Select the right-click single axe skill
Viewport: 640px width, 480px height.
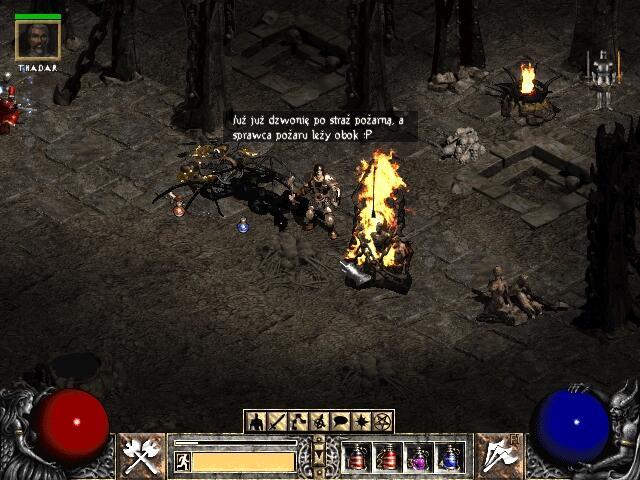[495, 456]
